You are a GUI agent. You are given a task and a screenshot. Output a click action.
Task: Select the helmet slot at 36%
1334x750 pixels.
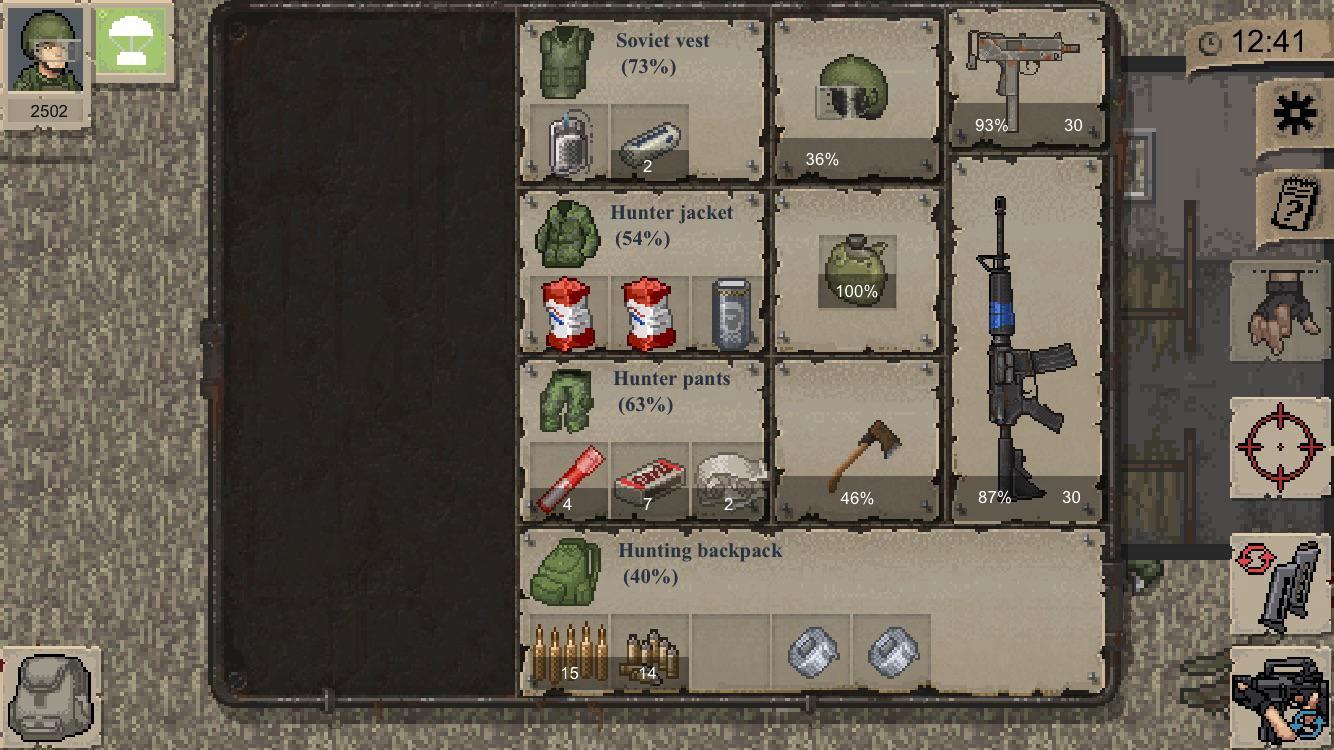click(x=856, y=95)
